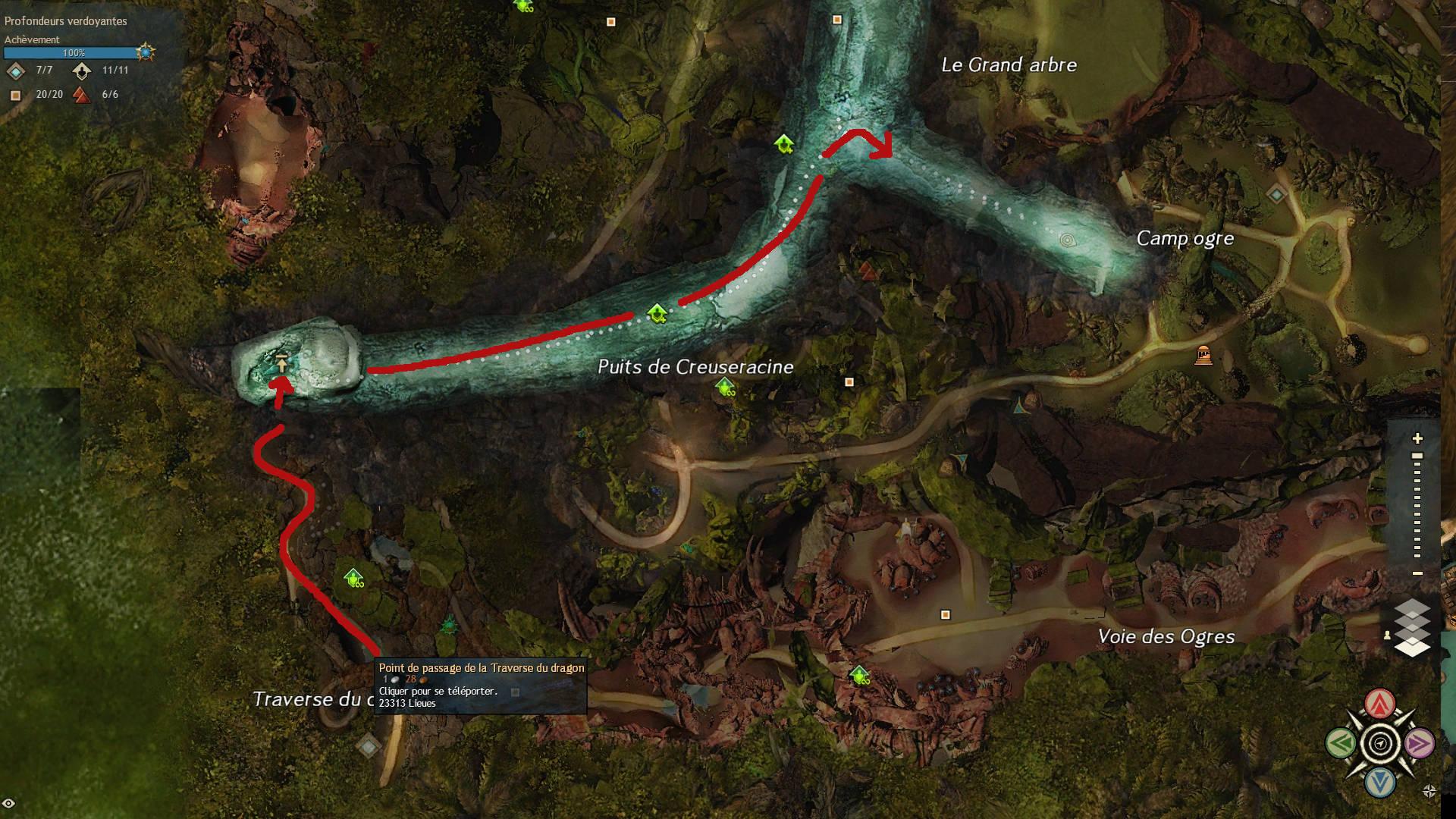
Task: Select the highlighted bottom floor layer
Action: pos(1412,647)
